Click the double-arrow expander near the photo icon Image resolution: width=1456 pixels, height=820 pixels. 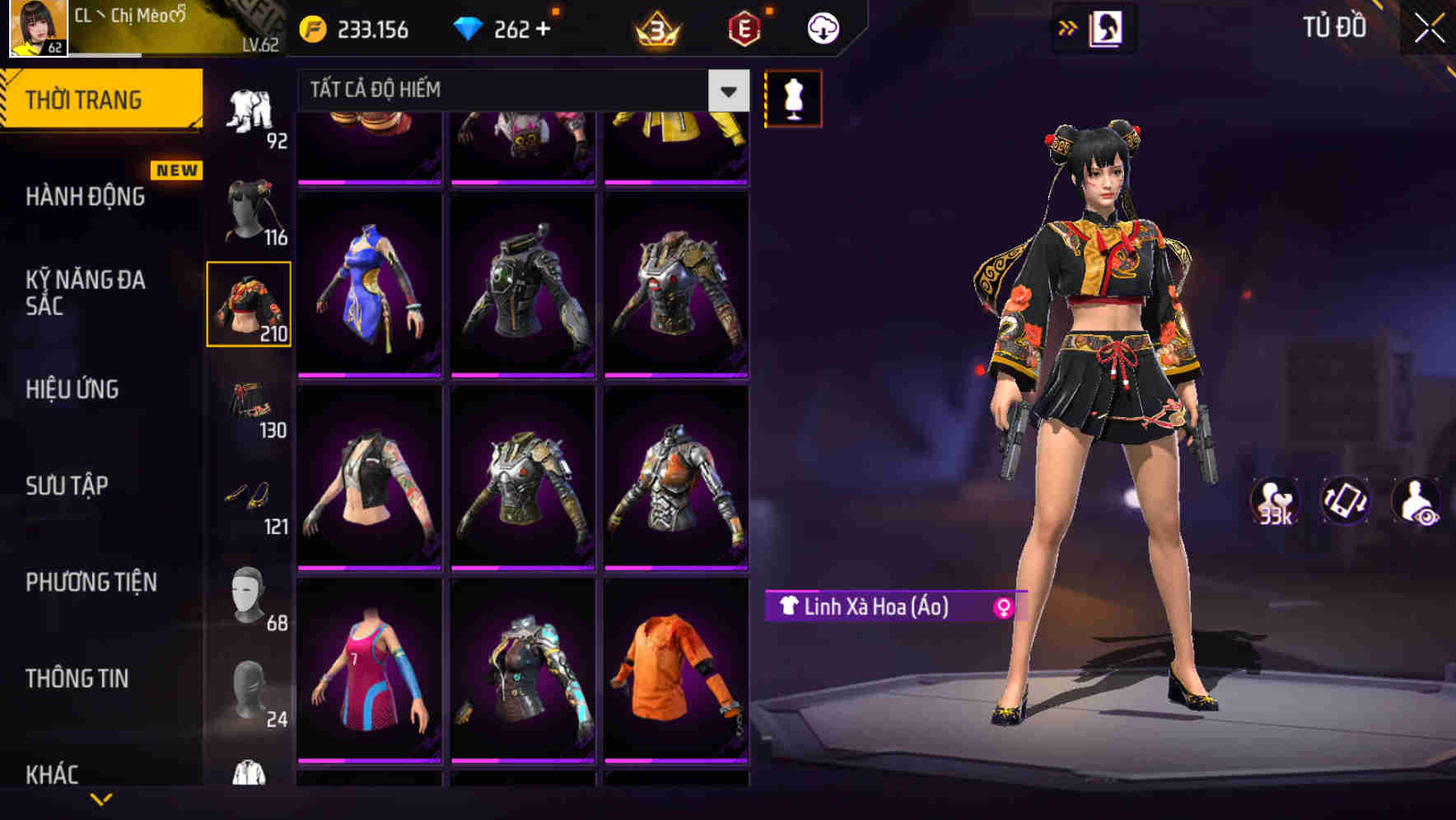click(x=1069, y=27)
